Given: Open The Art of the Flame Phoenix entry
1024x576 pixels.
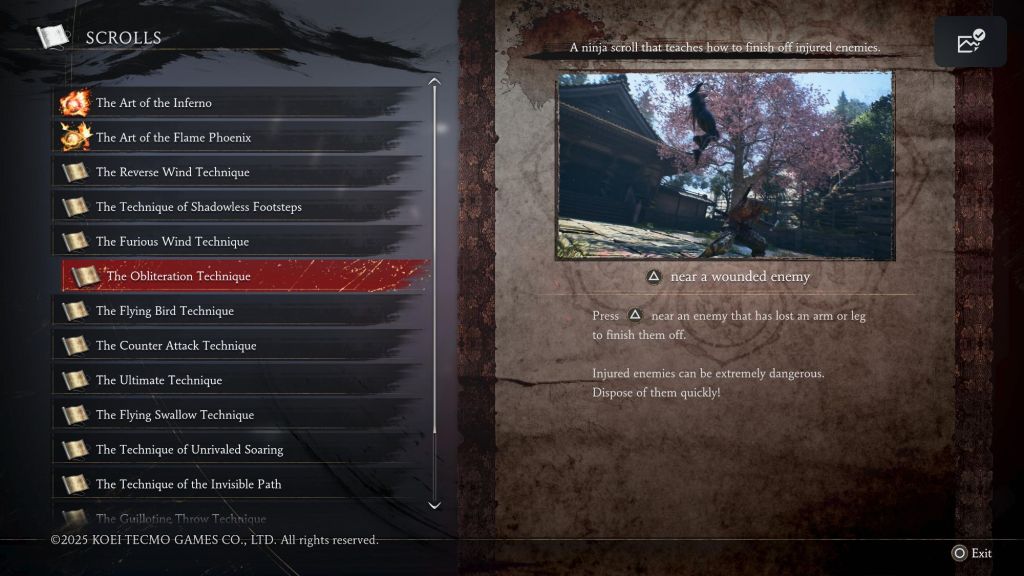Looking at the screenshot, I should pos(173,138).
